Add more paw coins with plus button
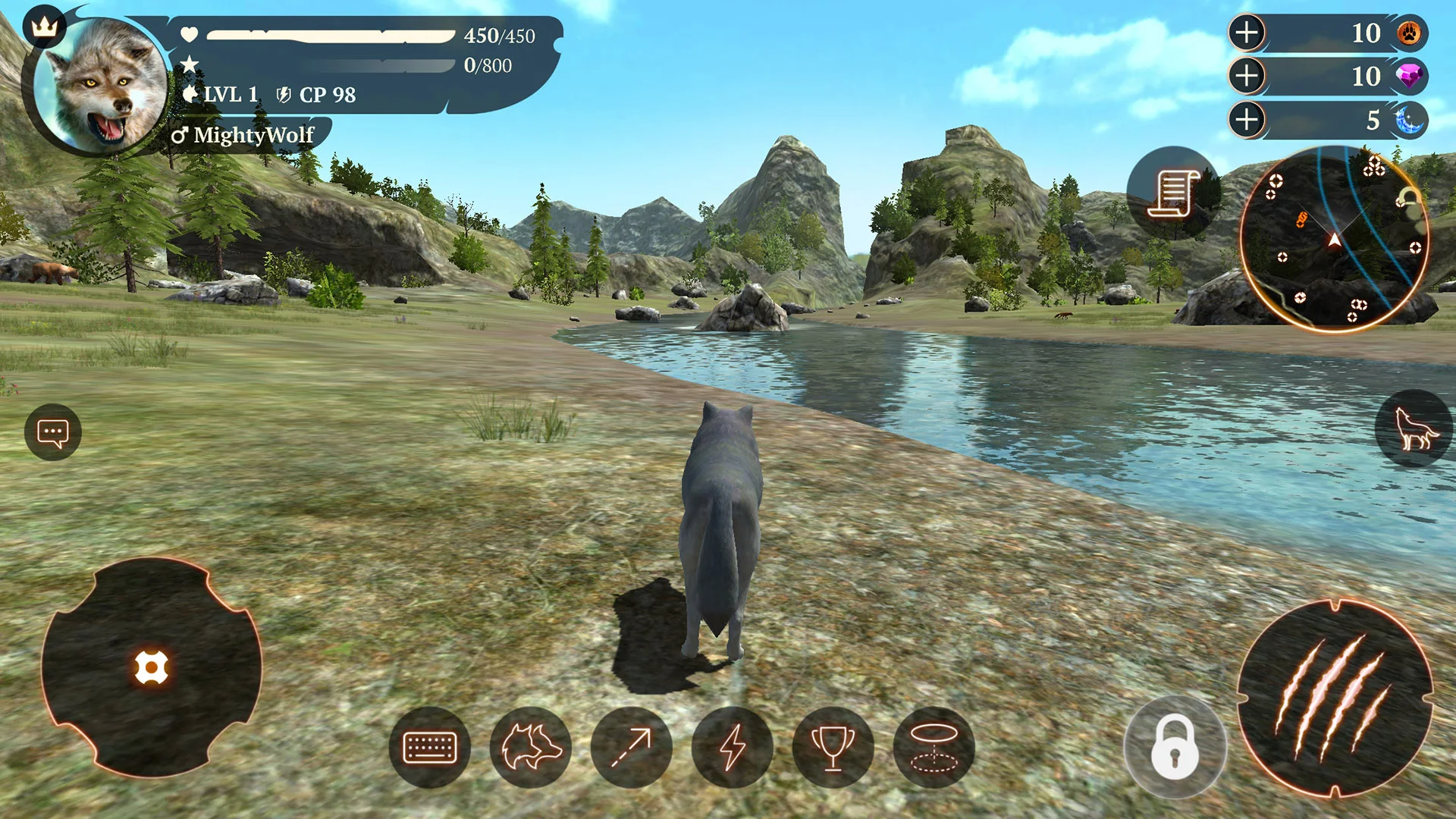The width and height of the screenshot is (1456, 819). click(x=1247, y=33)
